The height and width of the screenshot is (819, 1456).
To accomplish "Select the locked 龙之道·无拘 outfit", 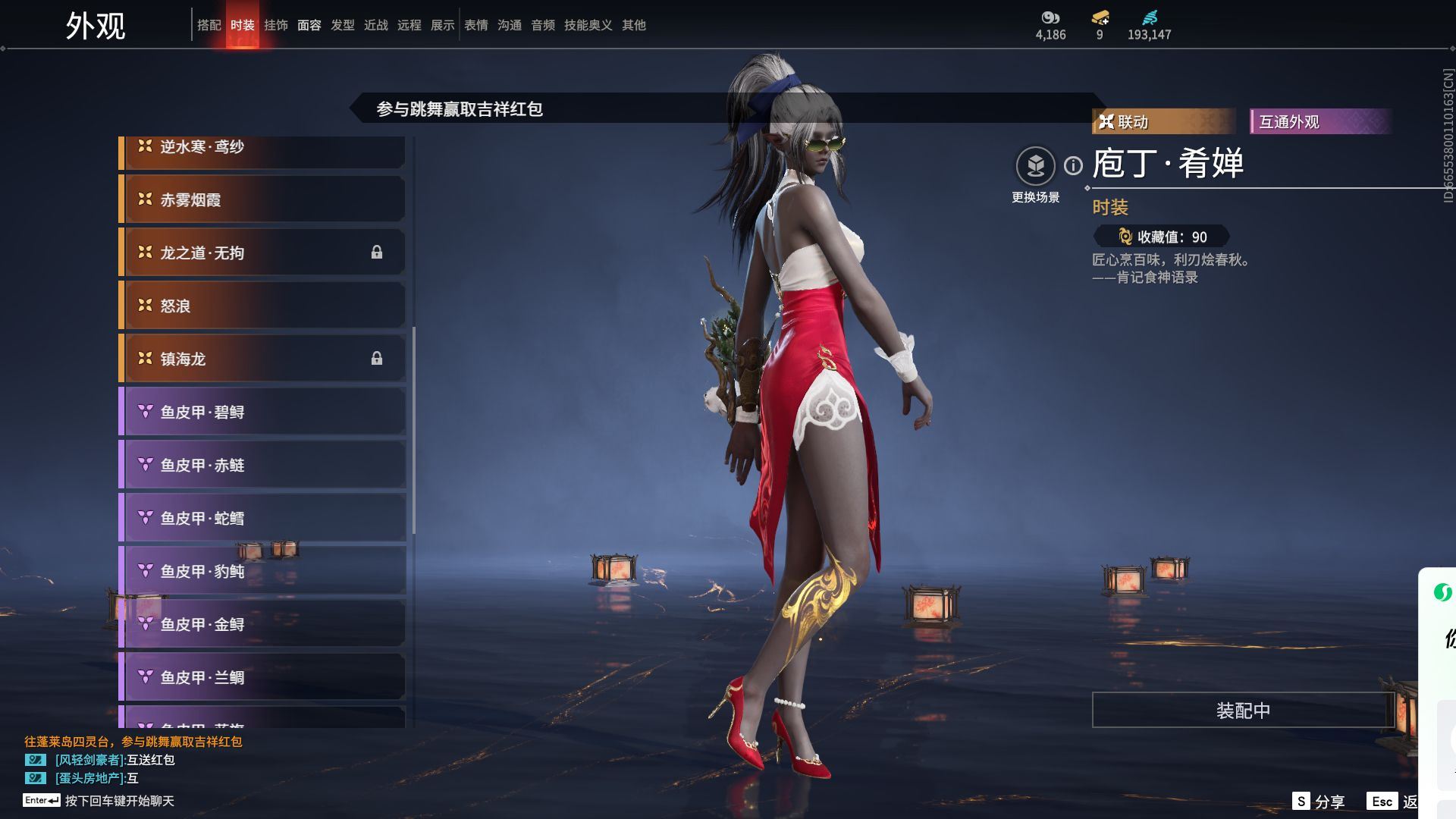I will [x=262, y=253].
